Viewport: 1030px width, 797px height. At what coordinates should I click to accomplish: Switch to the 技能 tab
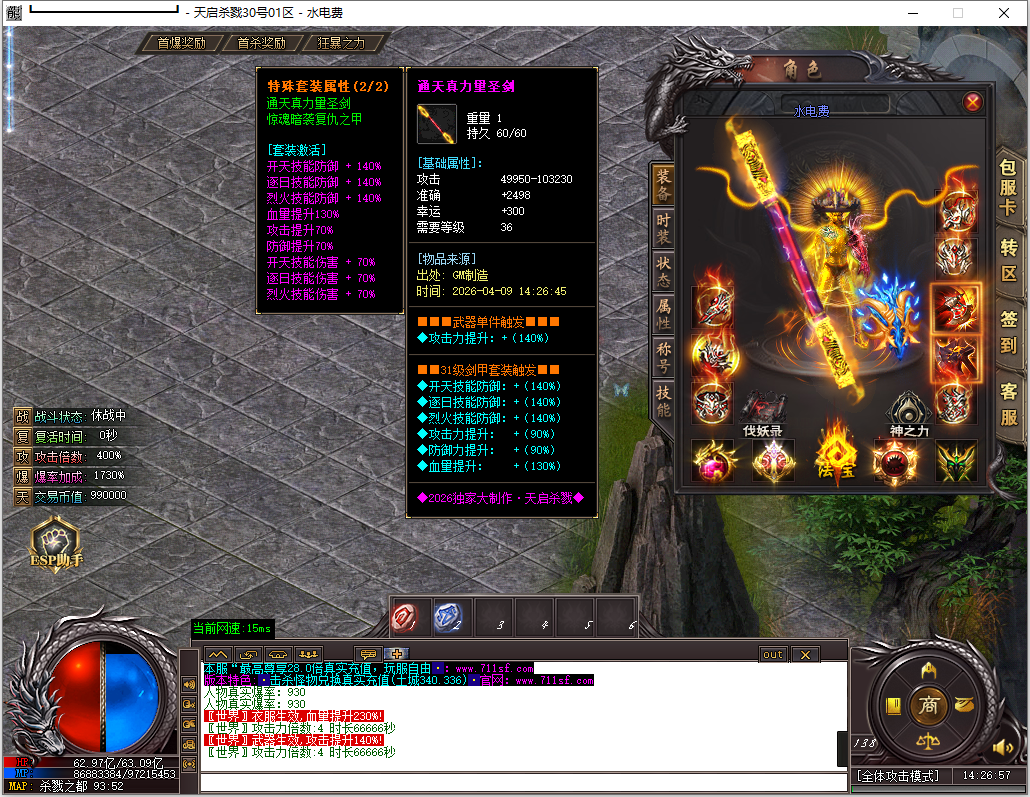(x=663, y=400)
